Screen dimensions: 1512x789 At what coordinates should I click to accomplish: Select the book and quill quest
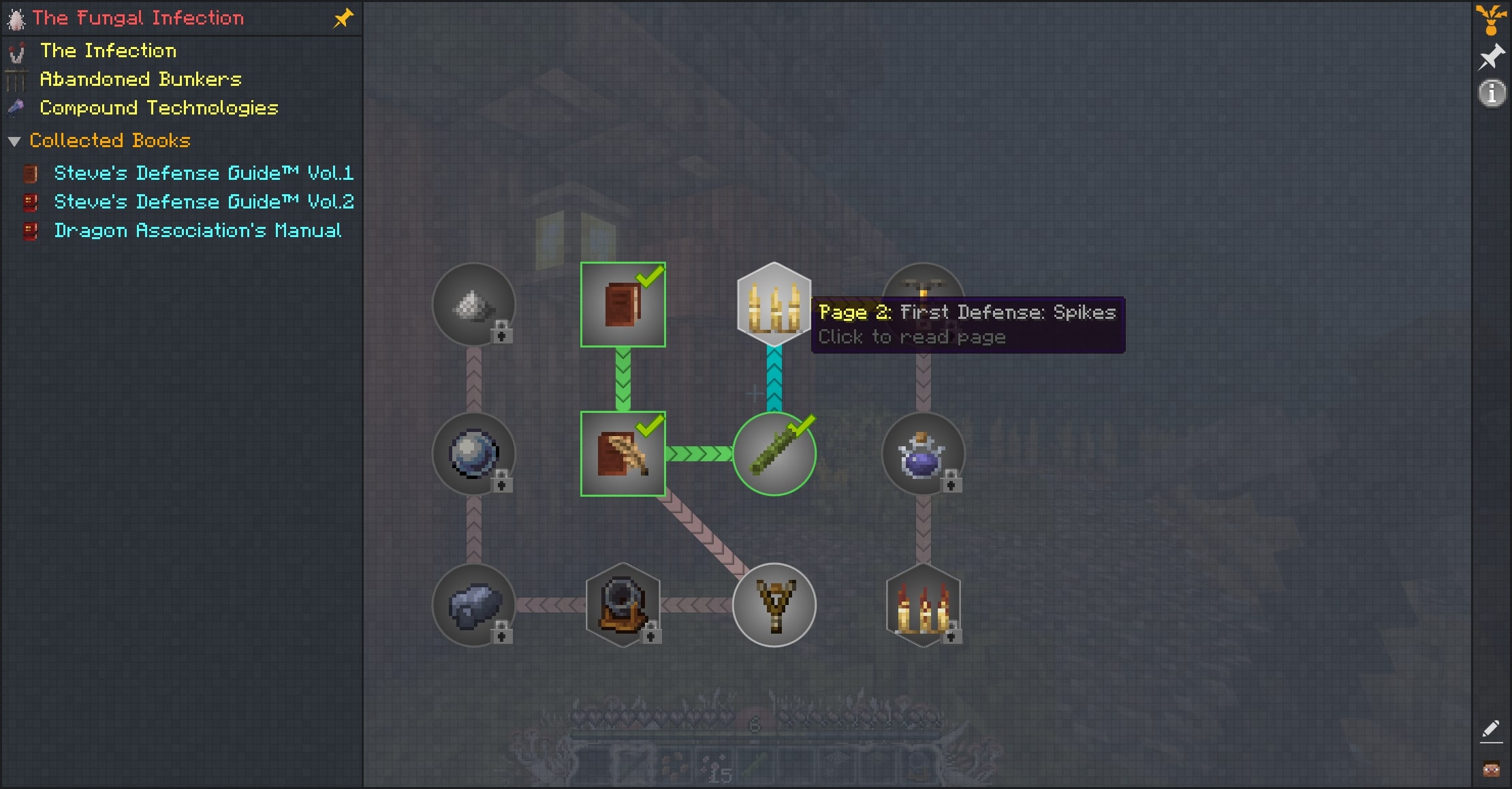[623, 454]
